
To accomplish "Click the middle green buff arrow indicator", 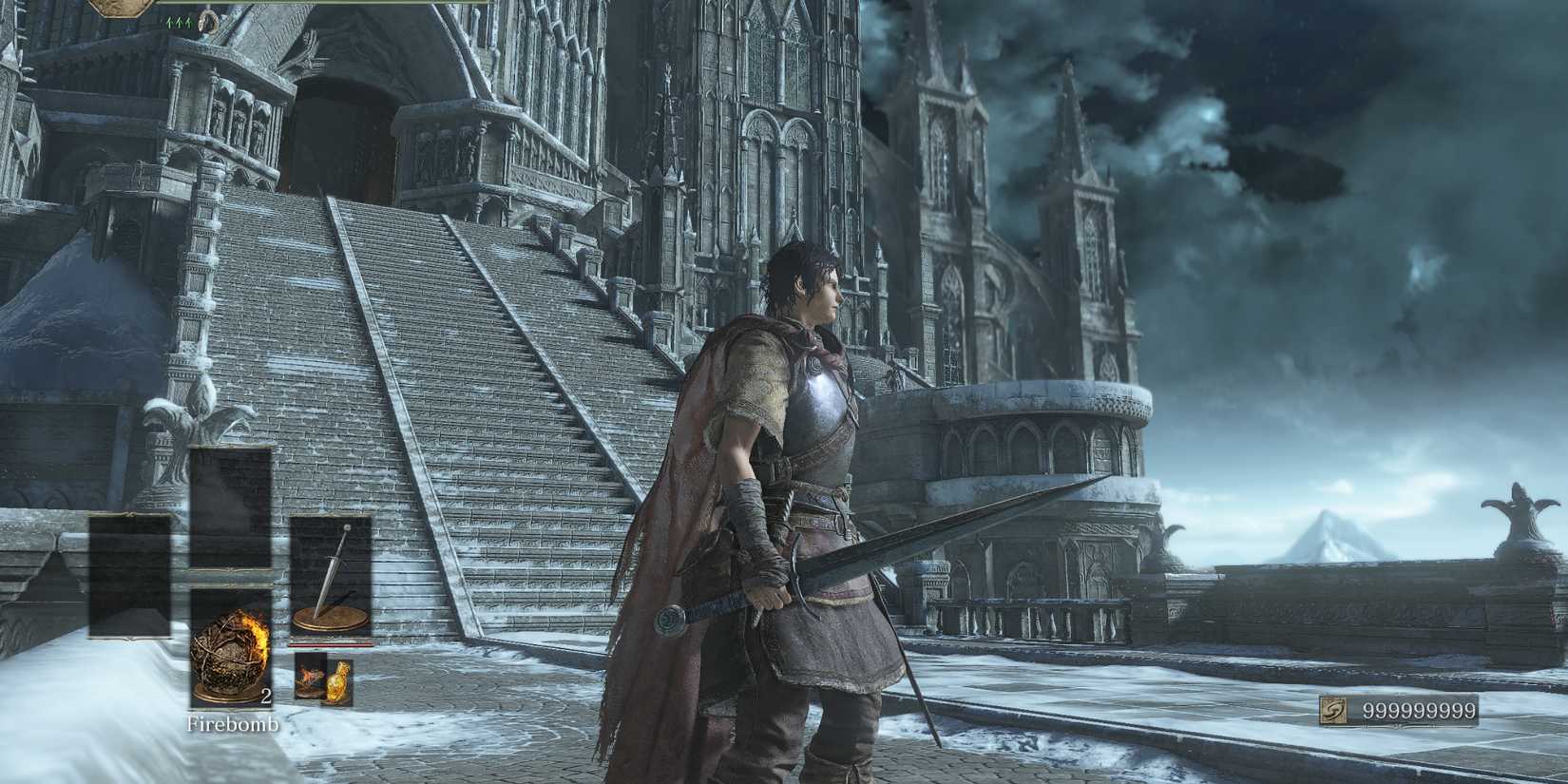I will tap(180, 22).
